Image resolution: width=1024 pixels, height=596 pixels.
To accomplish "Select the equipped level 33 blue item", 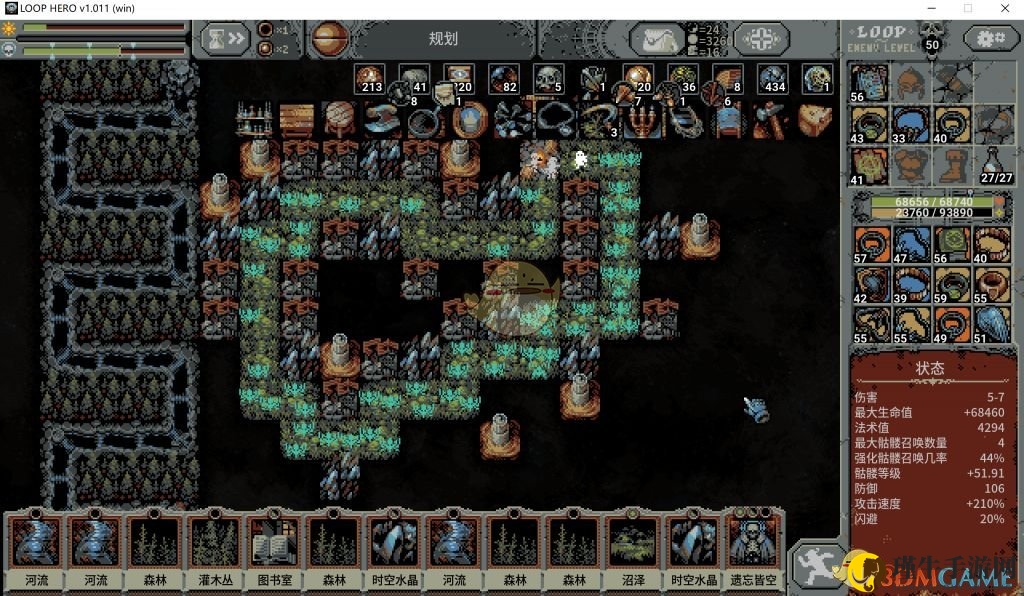I will [909, 125].
